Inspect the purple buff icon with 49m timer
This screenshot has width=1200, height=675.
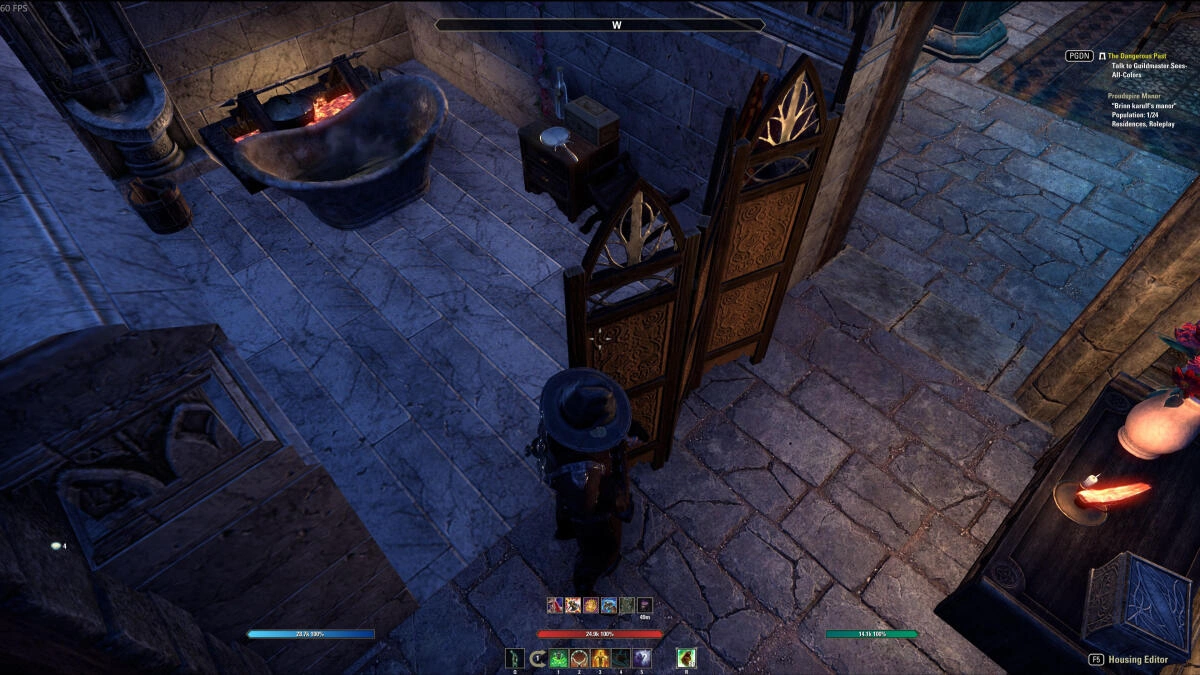click(x=645, y=605)
